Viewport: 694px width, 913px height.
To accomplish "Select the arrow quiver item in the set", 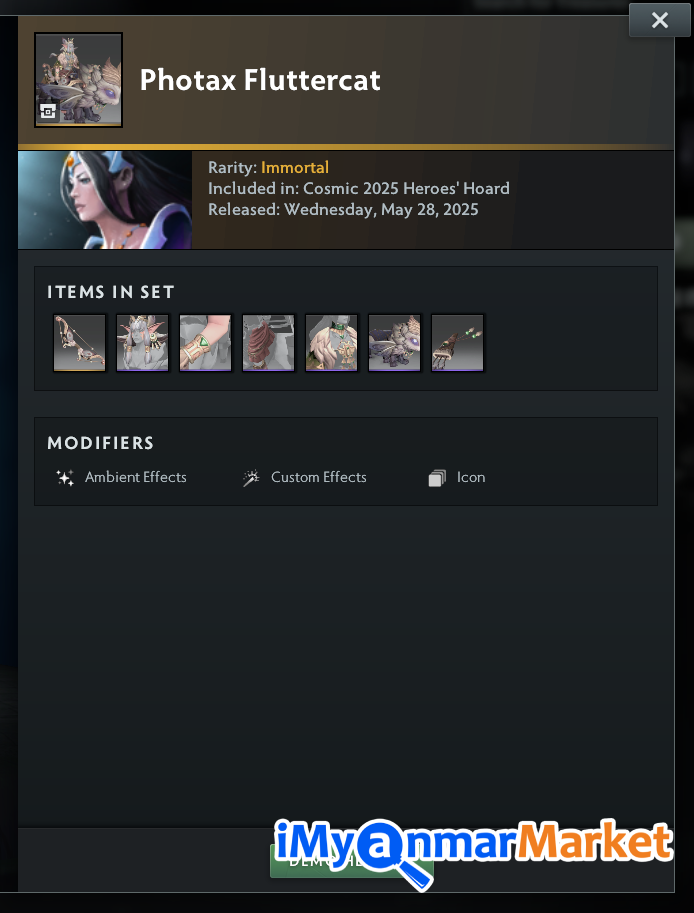I will 457,343.
